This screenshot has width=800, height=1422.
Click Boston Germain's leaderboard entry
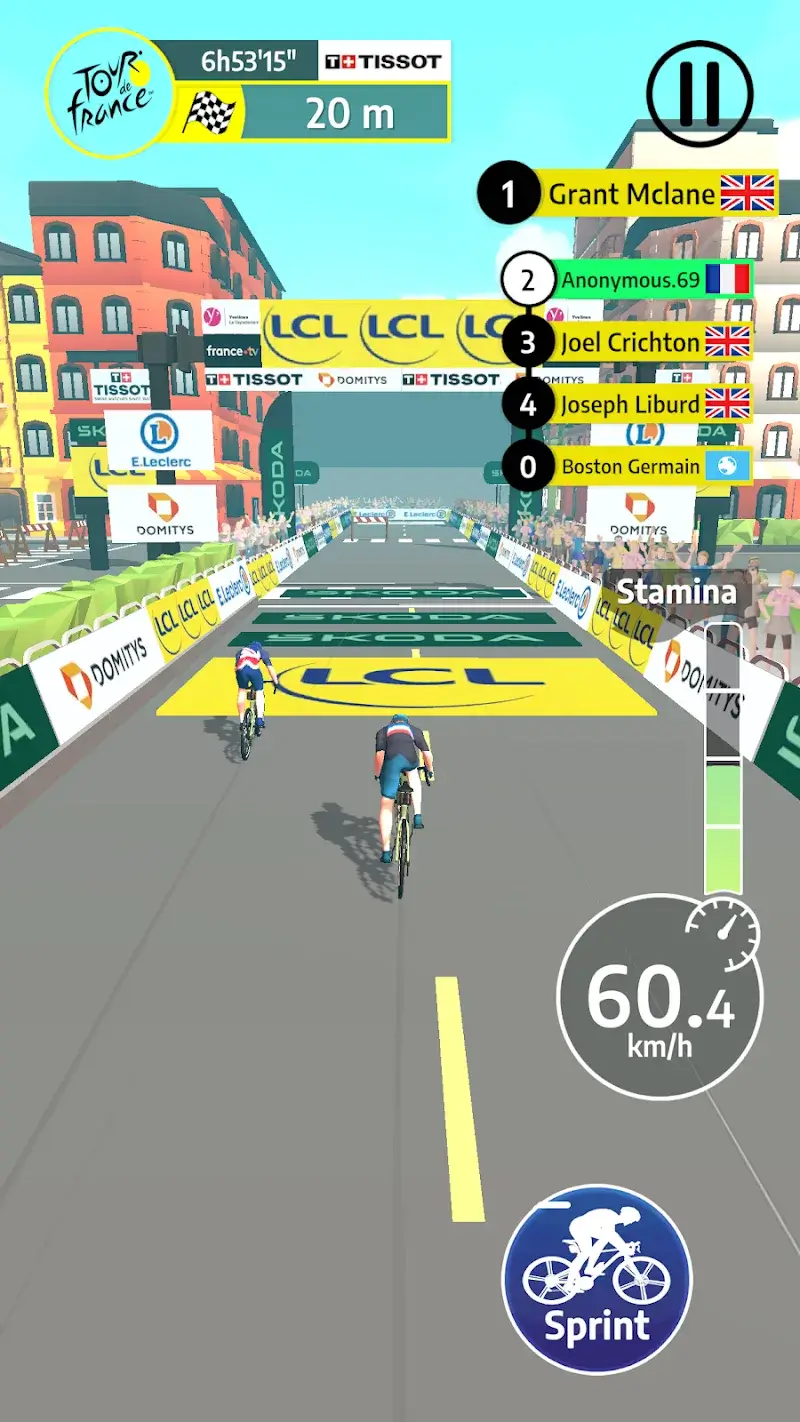(630, 467)
